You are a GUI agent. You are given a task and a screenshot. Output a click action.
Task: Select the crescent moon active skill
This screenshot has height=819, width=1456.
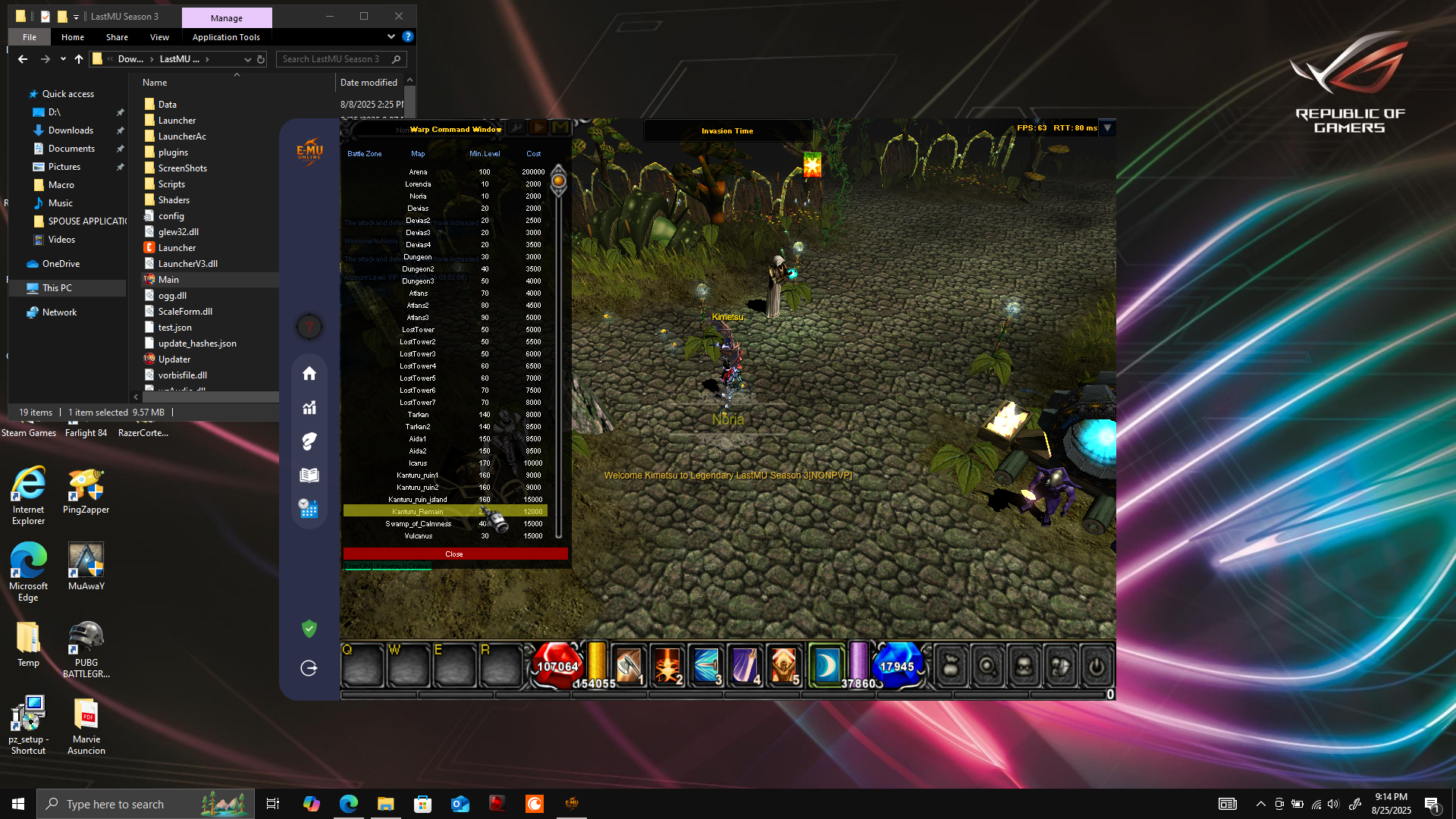point(826,665)
